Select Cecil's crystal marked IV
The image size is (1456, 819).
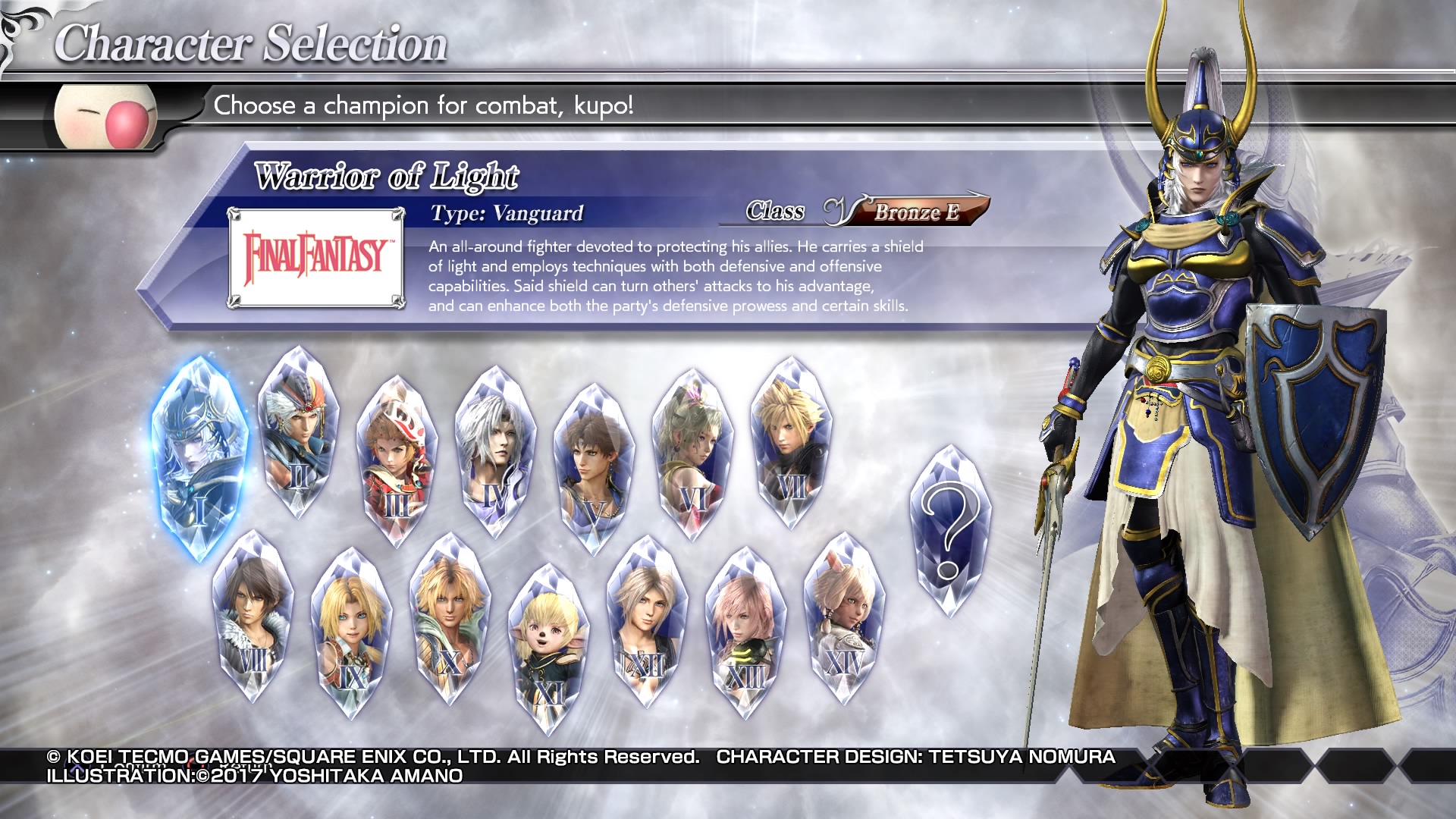(x=495, y=451)
